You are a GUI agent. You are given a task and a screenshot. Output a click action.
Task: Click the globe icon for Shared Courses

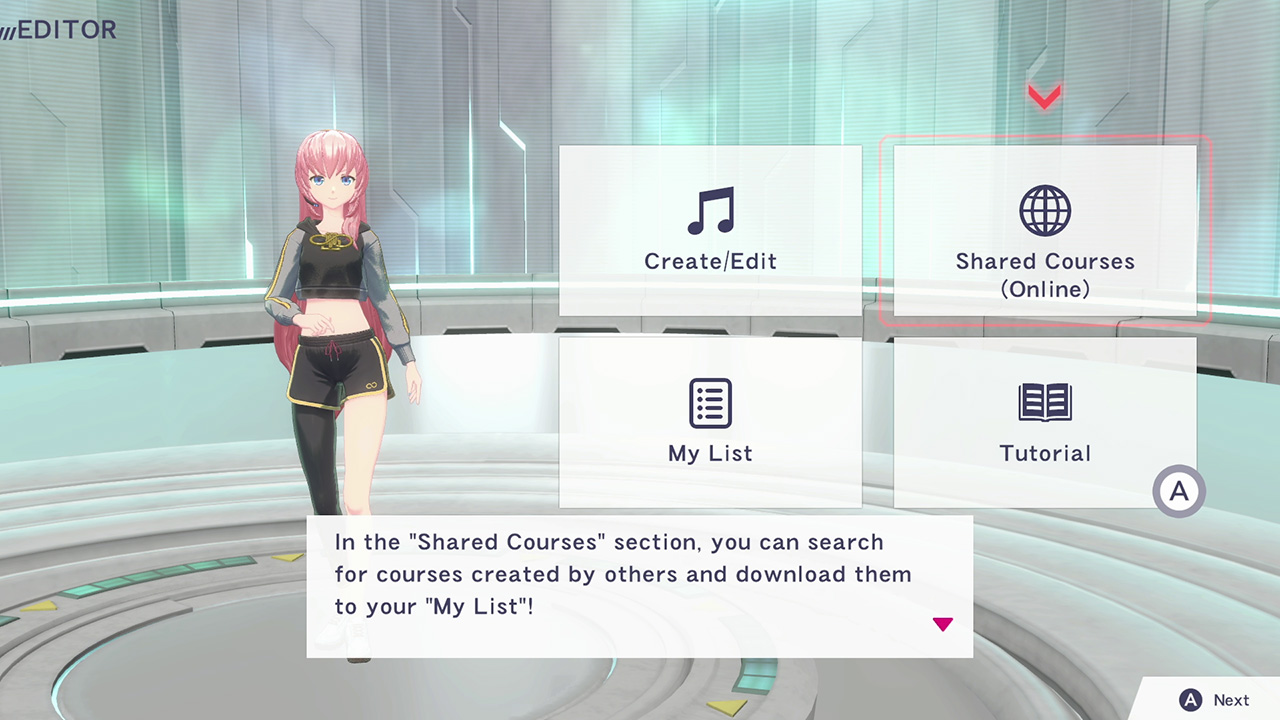point(1045,210)
